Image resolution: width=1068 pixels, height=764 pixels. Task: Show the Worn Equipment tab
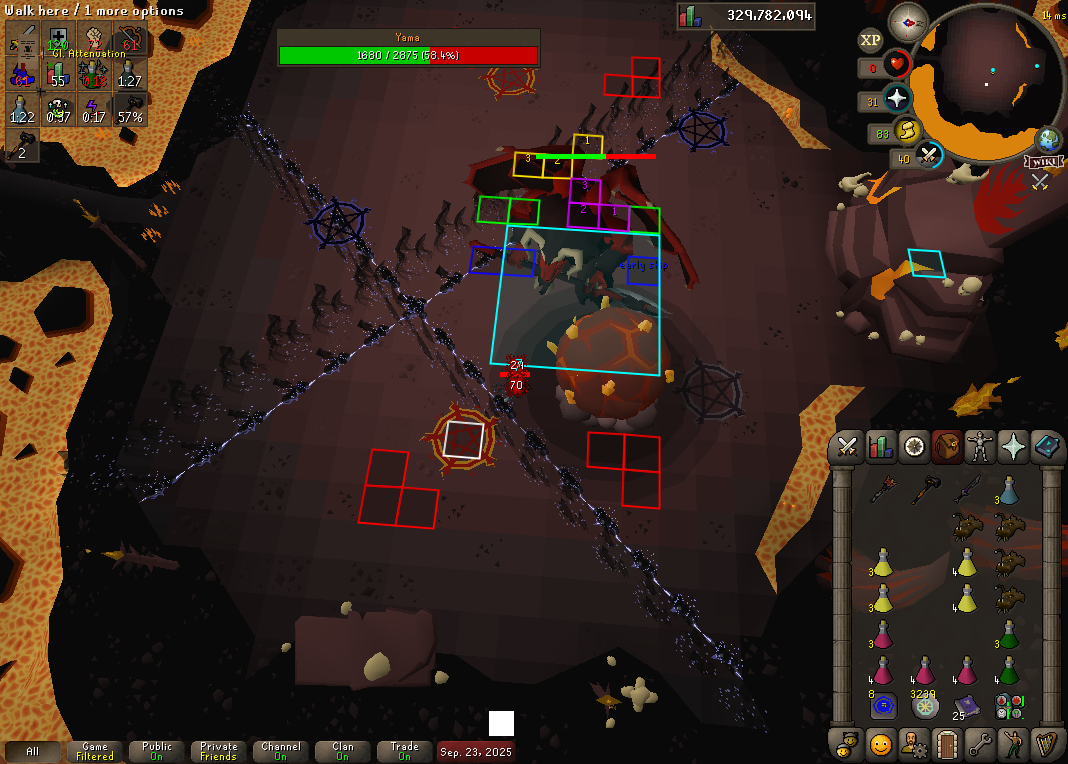click(980, 447)
